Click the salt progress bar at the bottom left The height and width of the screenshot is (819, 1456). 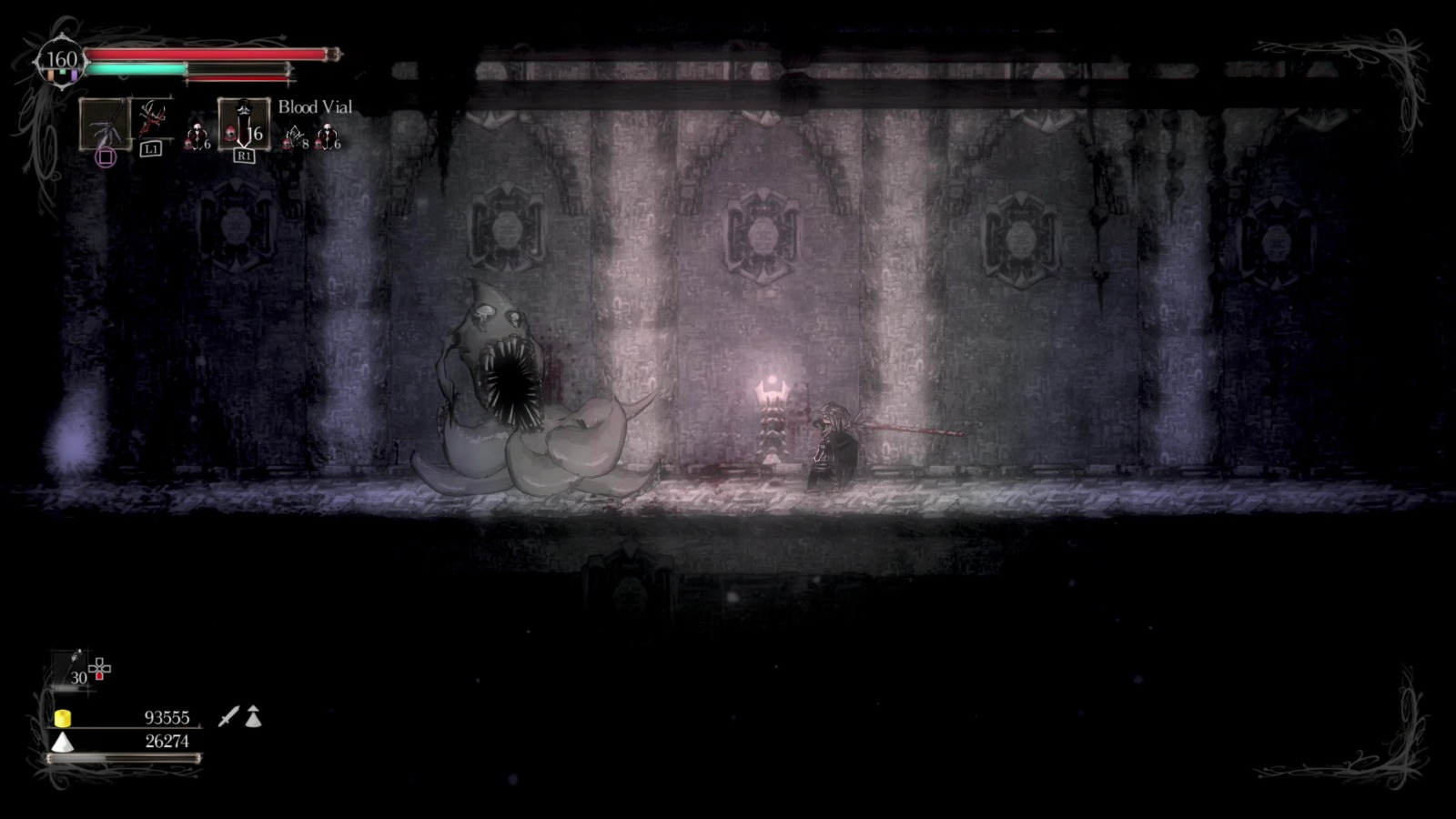[123, 757]
